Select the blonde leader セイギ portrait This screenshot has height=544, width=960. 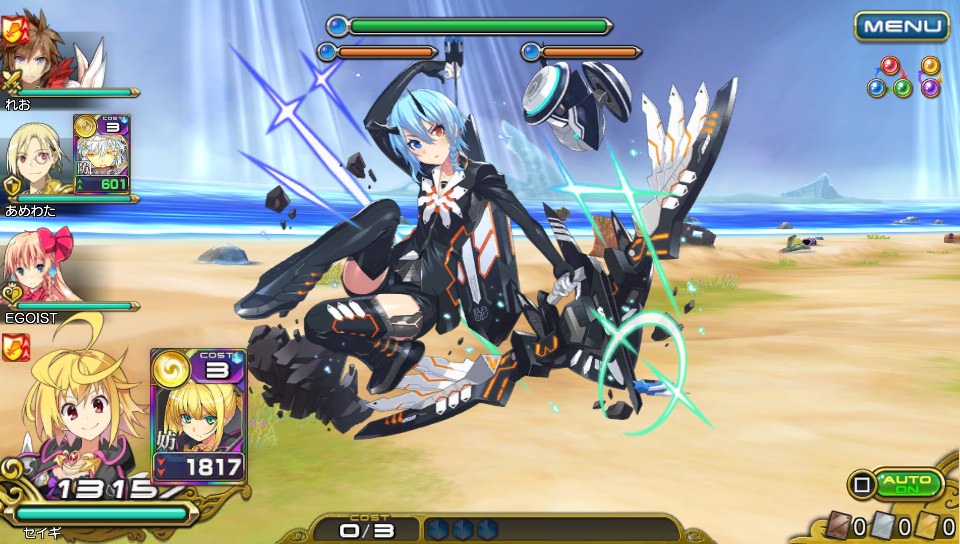[x=75, y=420]
